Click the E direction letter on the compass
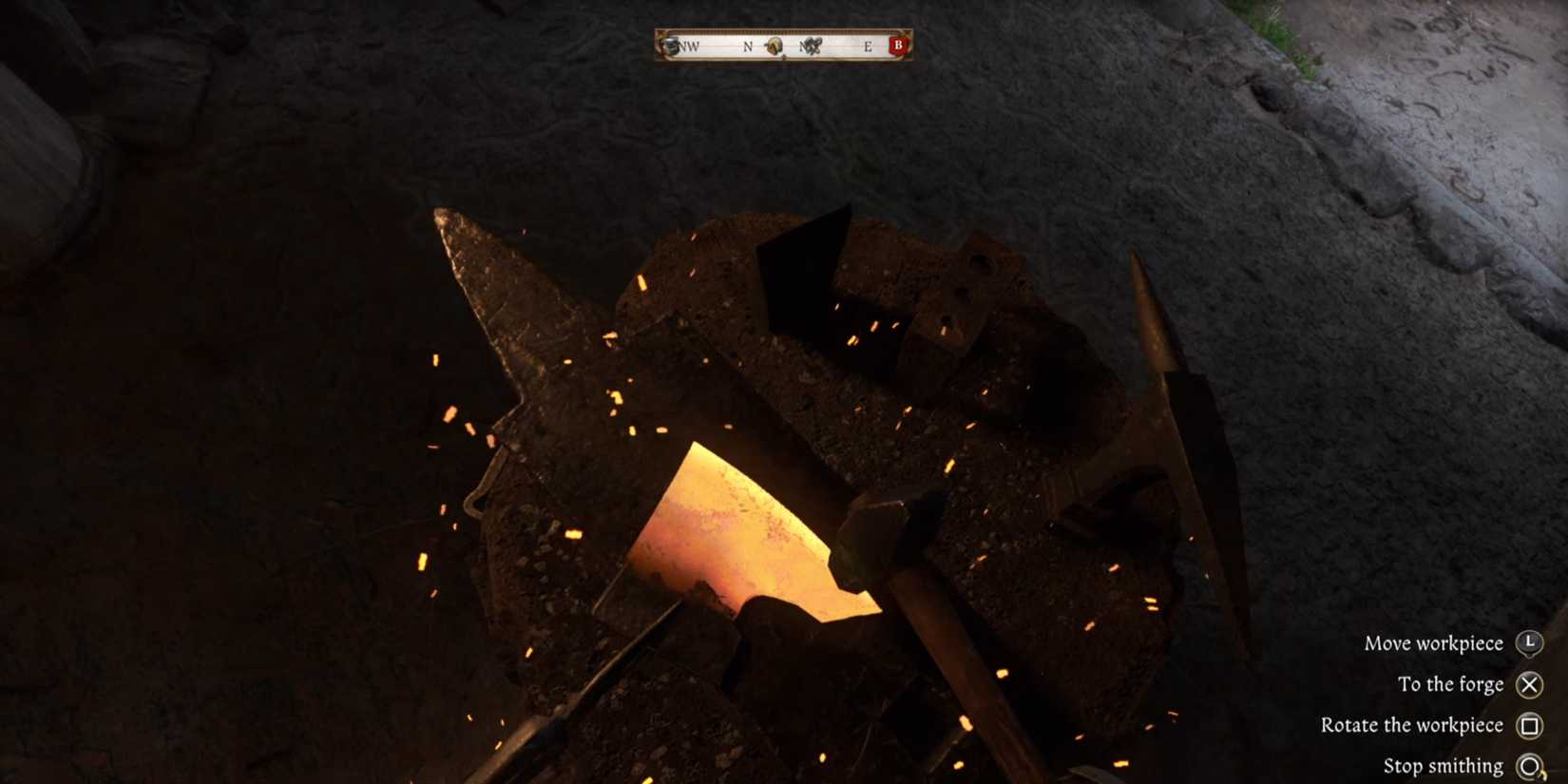This screenshot has width=1568, height=784. pyautogui.click(x=869, y=45)
